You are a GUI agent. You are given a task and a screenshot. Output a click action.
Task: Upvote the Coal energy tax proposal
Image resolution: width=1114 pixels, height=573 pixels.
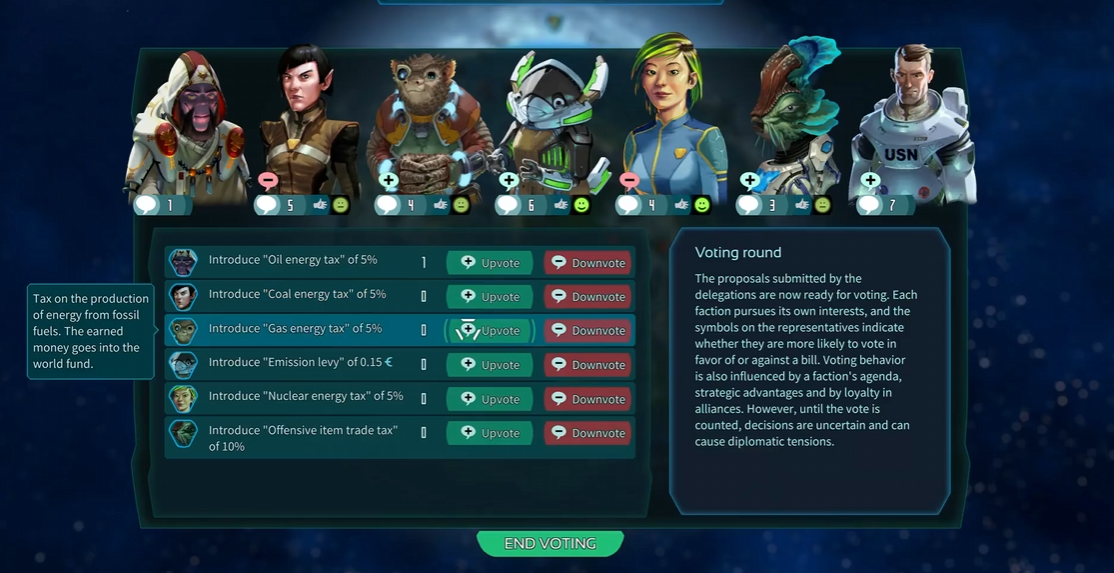(489, 297)
